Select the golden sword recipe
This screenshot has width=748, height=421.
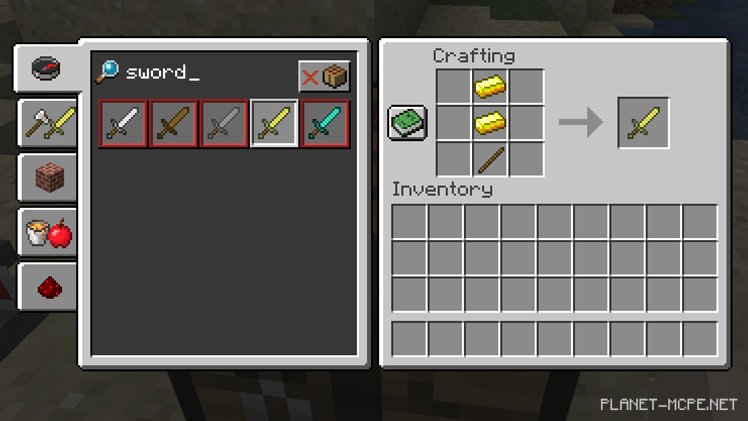pyautogui.click(x=274, y=123)
